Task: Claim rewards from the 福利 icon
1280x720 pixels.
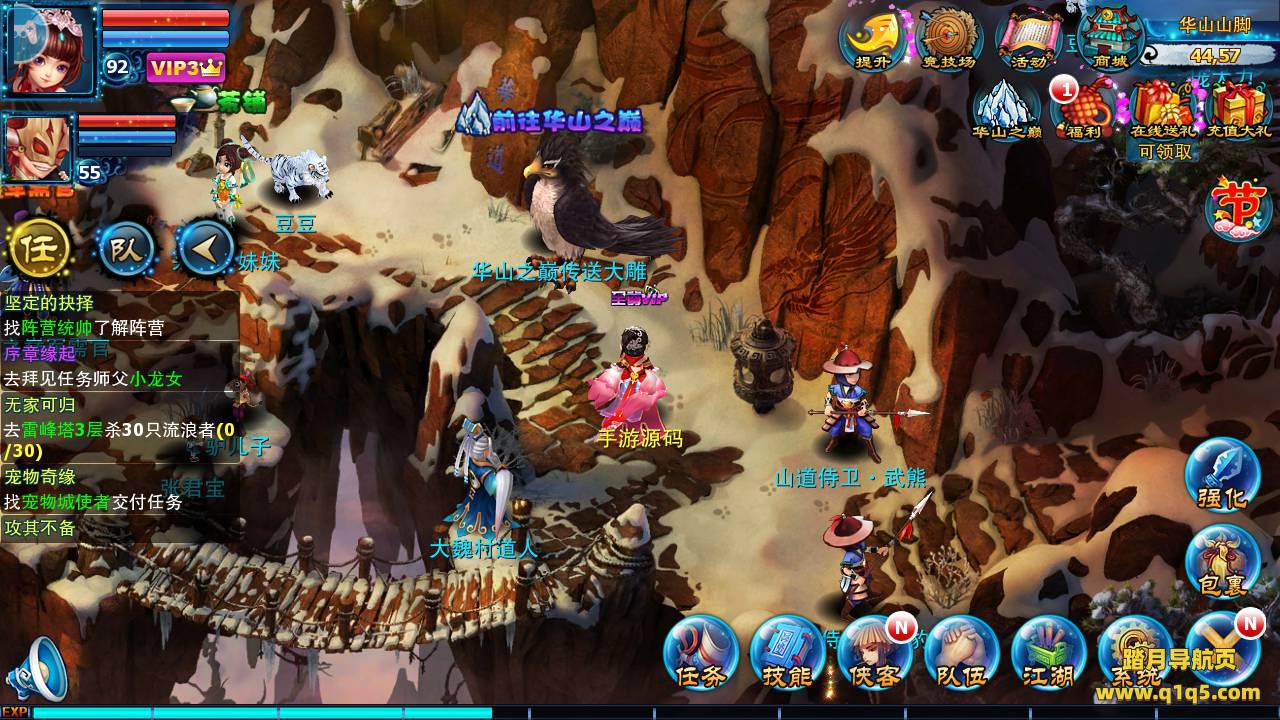Action: click(x=1083, y=108)
